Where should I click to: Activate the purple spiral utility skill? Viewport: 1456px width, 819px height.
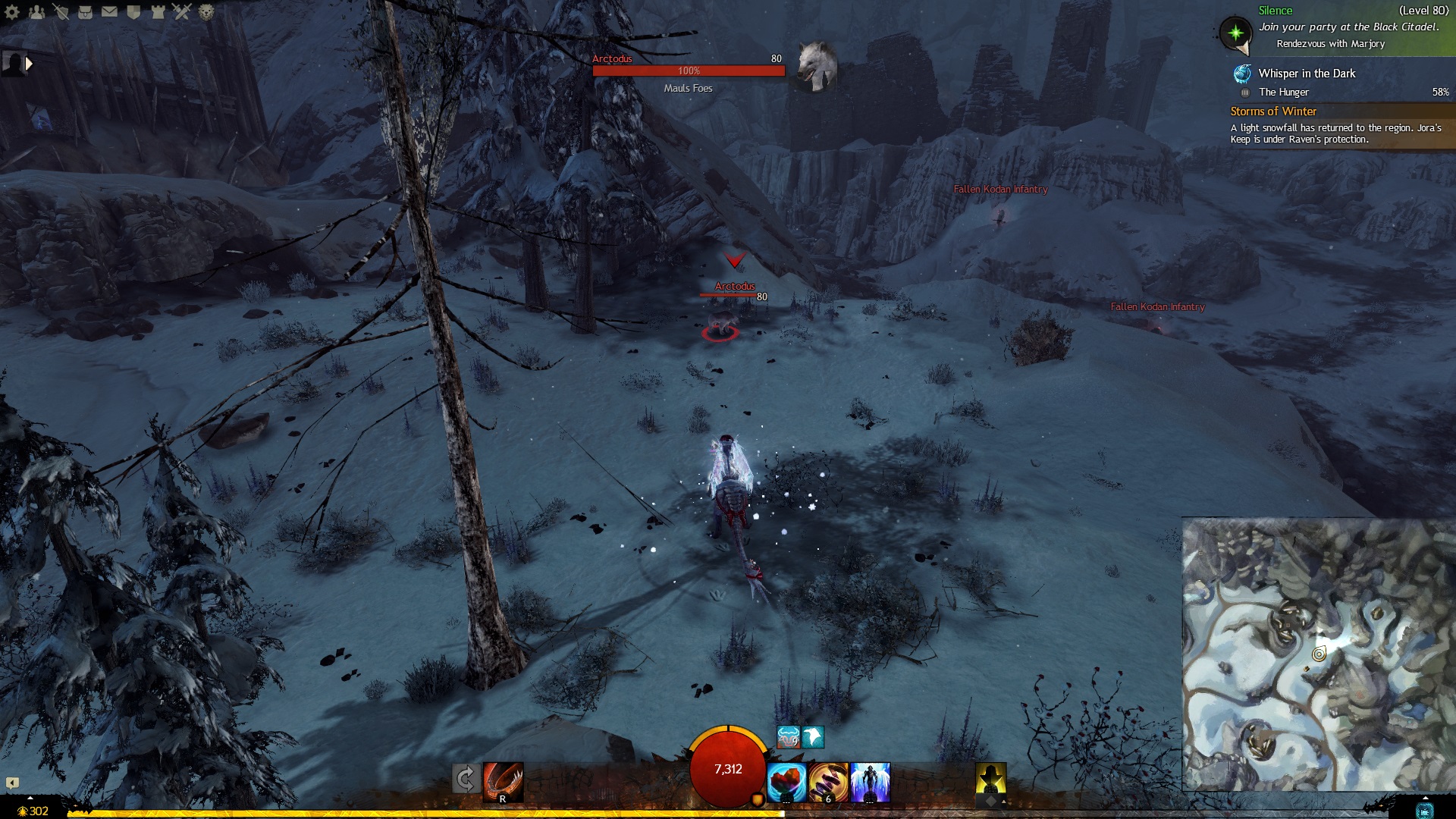tap(828, 782)
